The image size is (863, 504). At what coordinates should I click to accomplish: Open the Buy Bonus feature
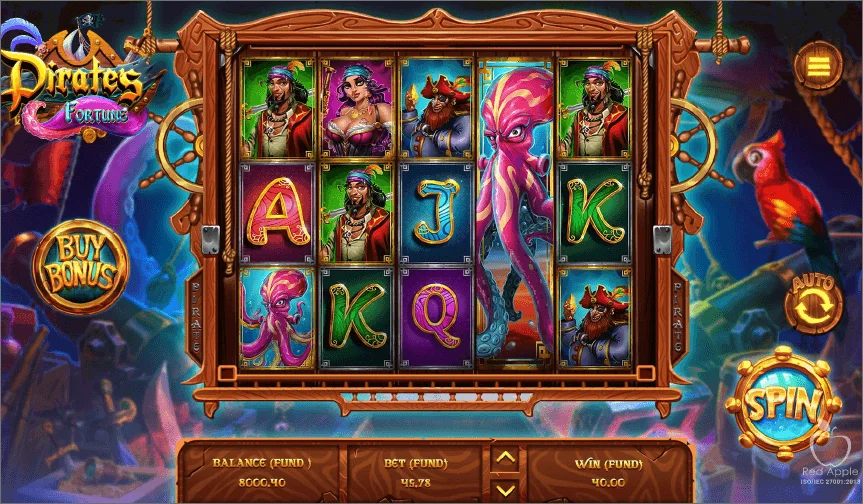[x=81, y=264]
